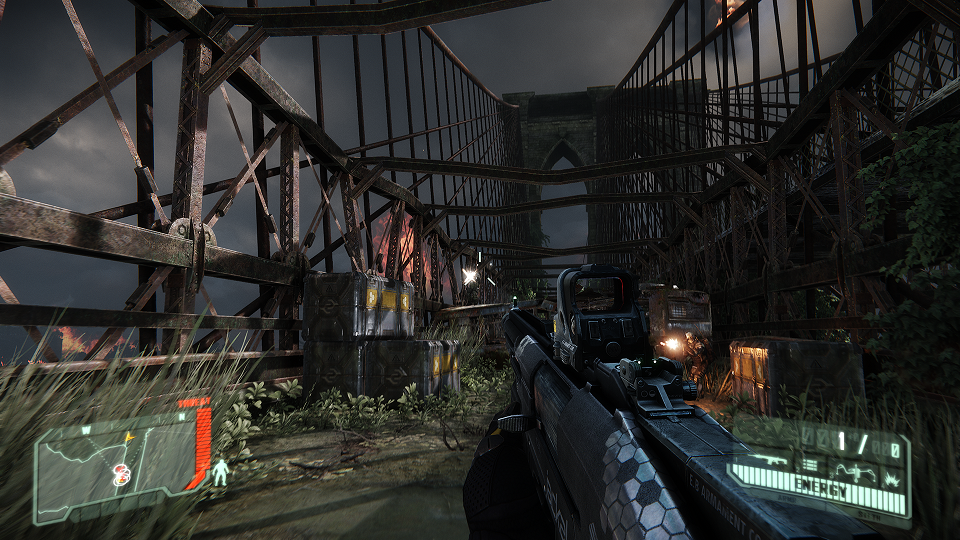Image resolution: width=960 pixels, height=540 pixels.
Task: Select the yellow objective marker on the minimap
Action: click(128, 437)
